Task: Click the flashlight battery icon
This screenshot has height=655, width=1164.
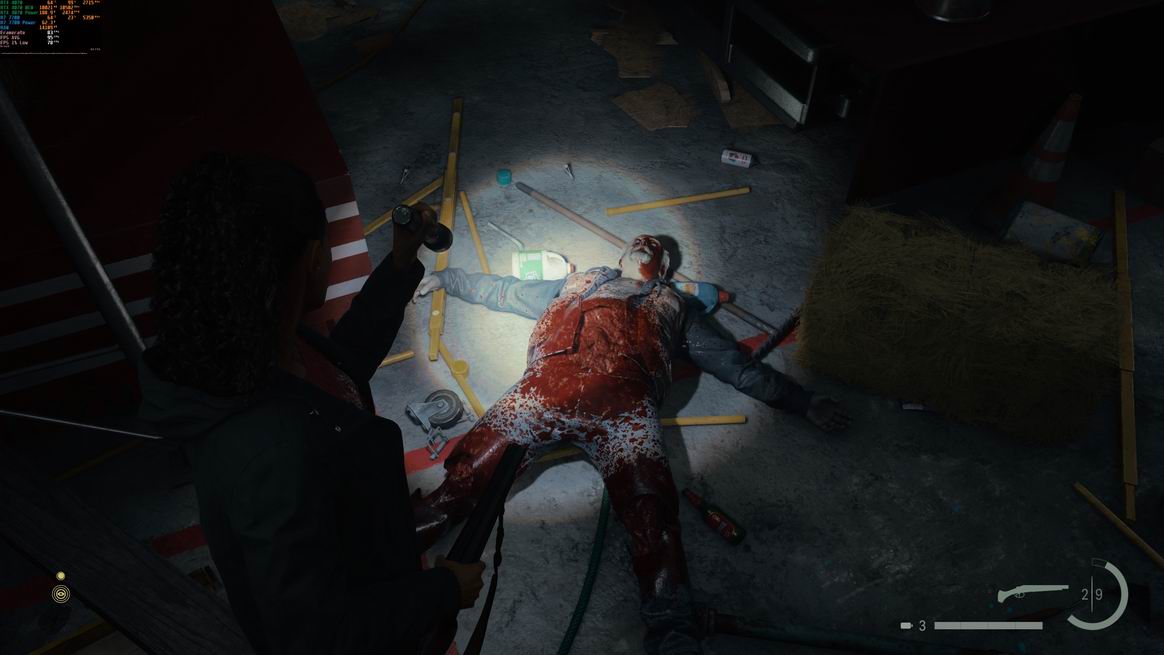Action: pos(906,626)
